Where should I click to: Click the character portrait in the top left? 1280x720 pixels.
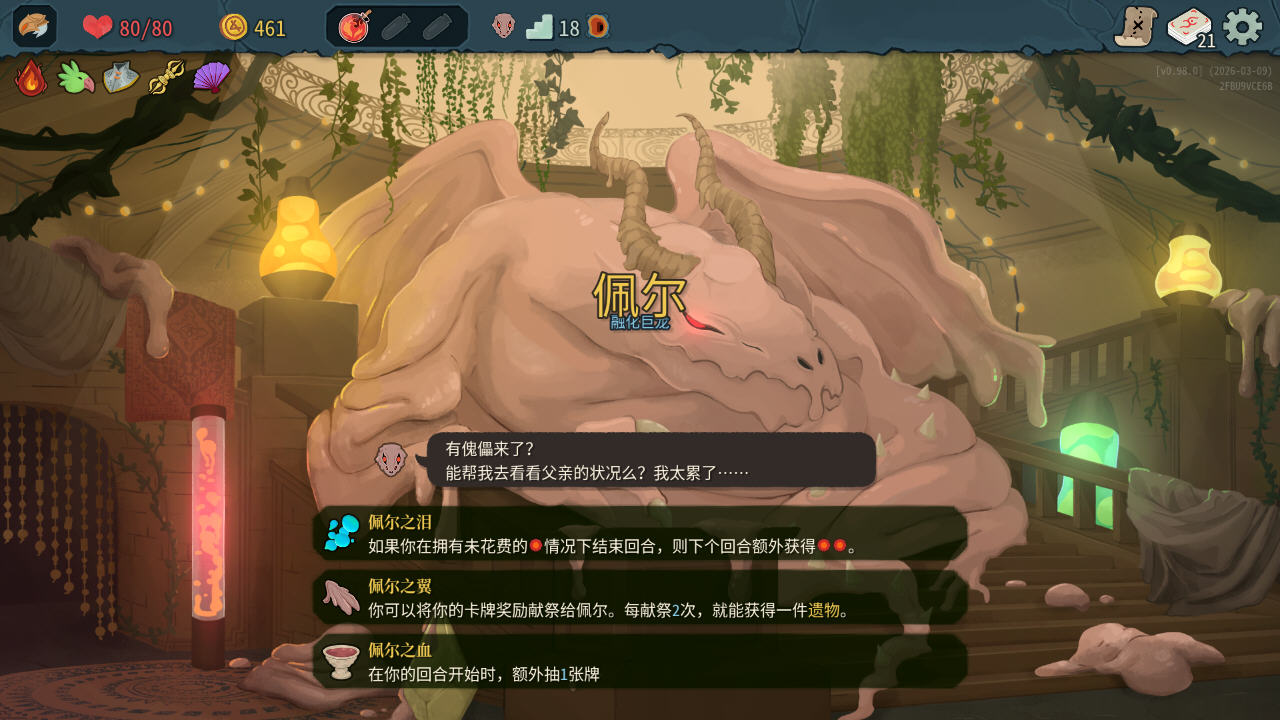coord(33,24)
